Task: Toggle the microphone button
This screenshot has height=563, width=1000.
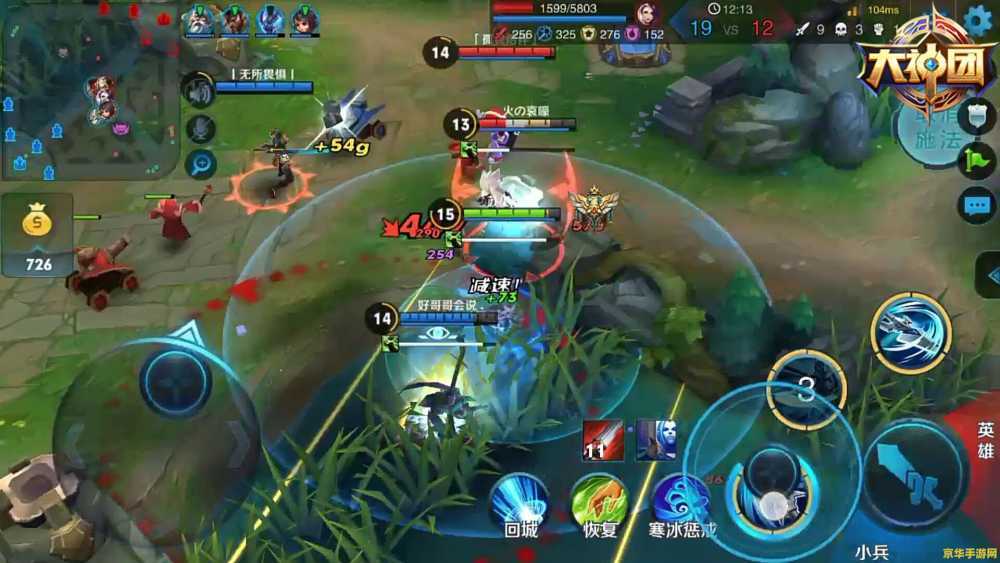Action: coord(200,129)
